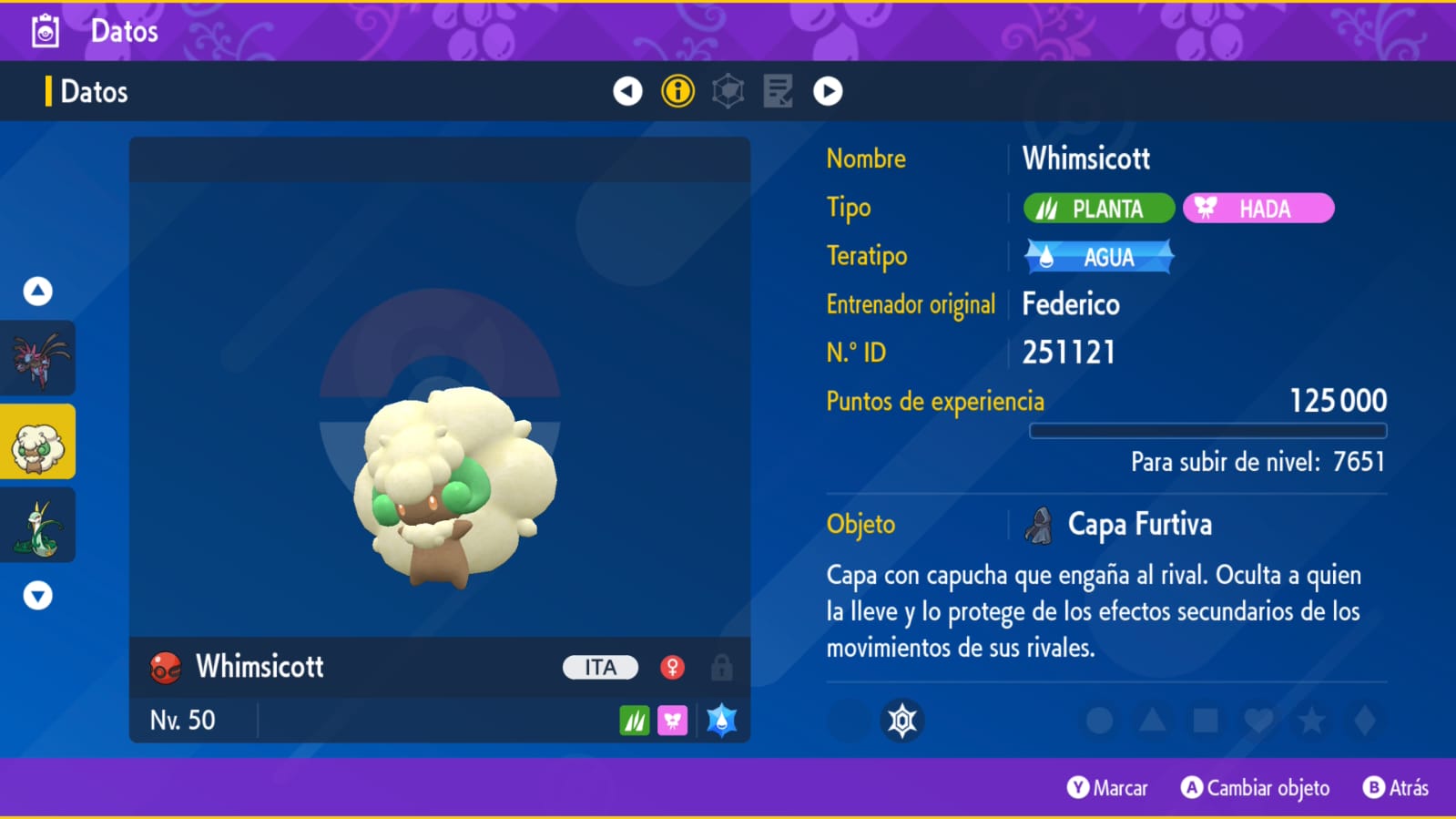The width and height of the screenshot is (1456, 819).
Task: Show the previous Pokémon with up arrow
Action: pos(37,292)
